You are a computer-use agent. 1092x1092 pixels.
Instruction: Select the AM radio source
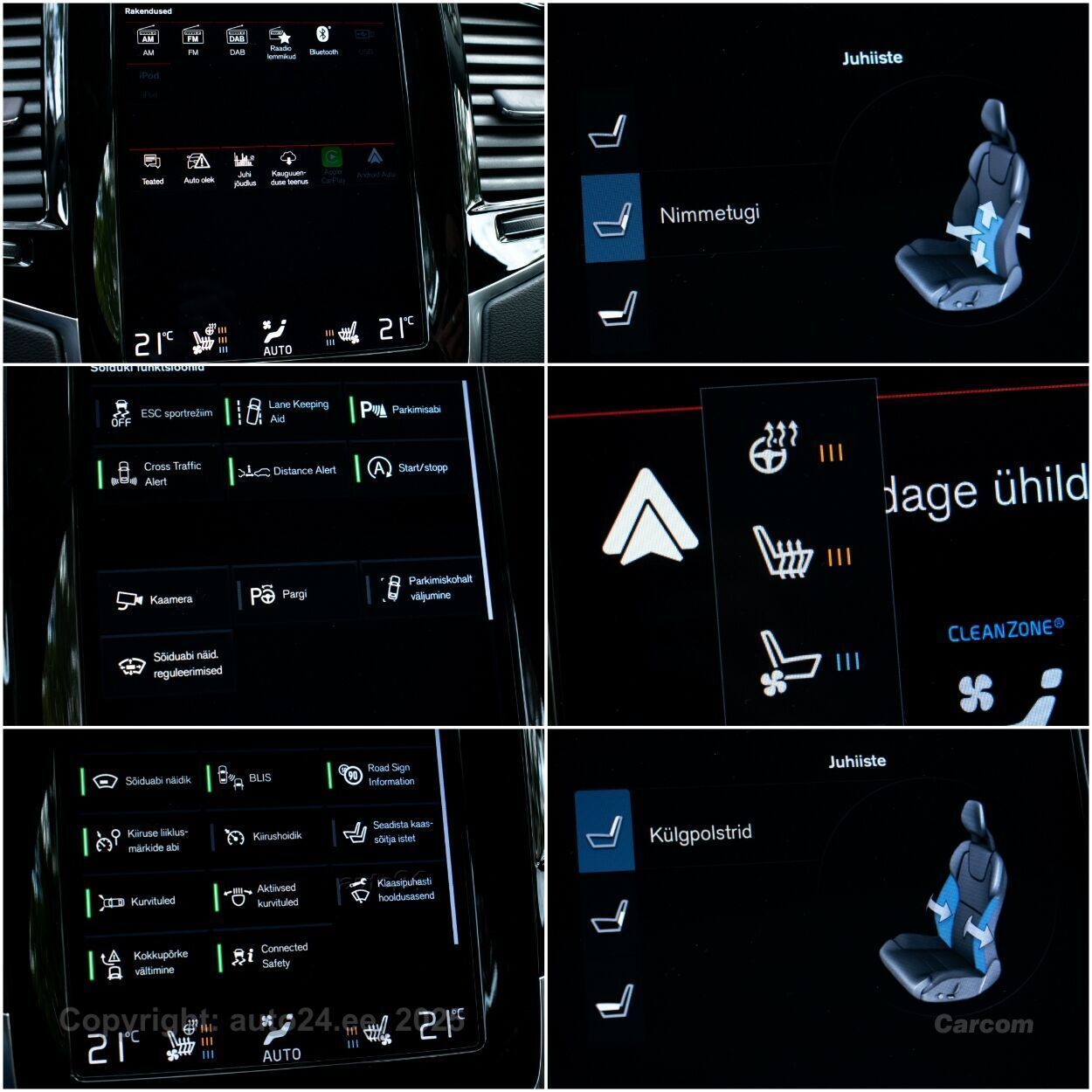pyautogui.click(x=149, y=41)
